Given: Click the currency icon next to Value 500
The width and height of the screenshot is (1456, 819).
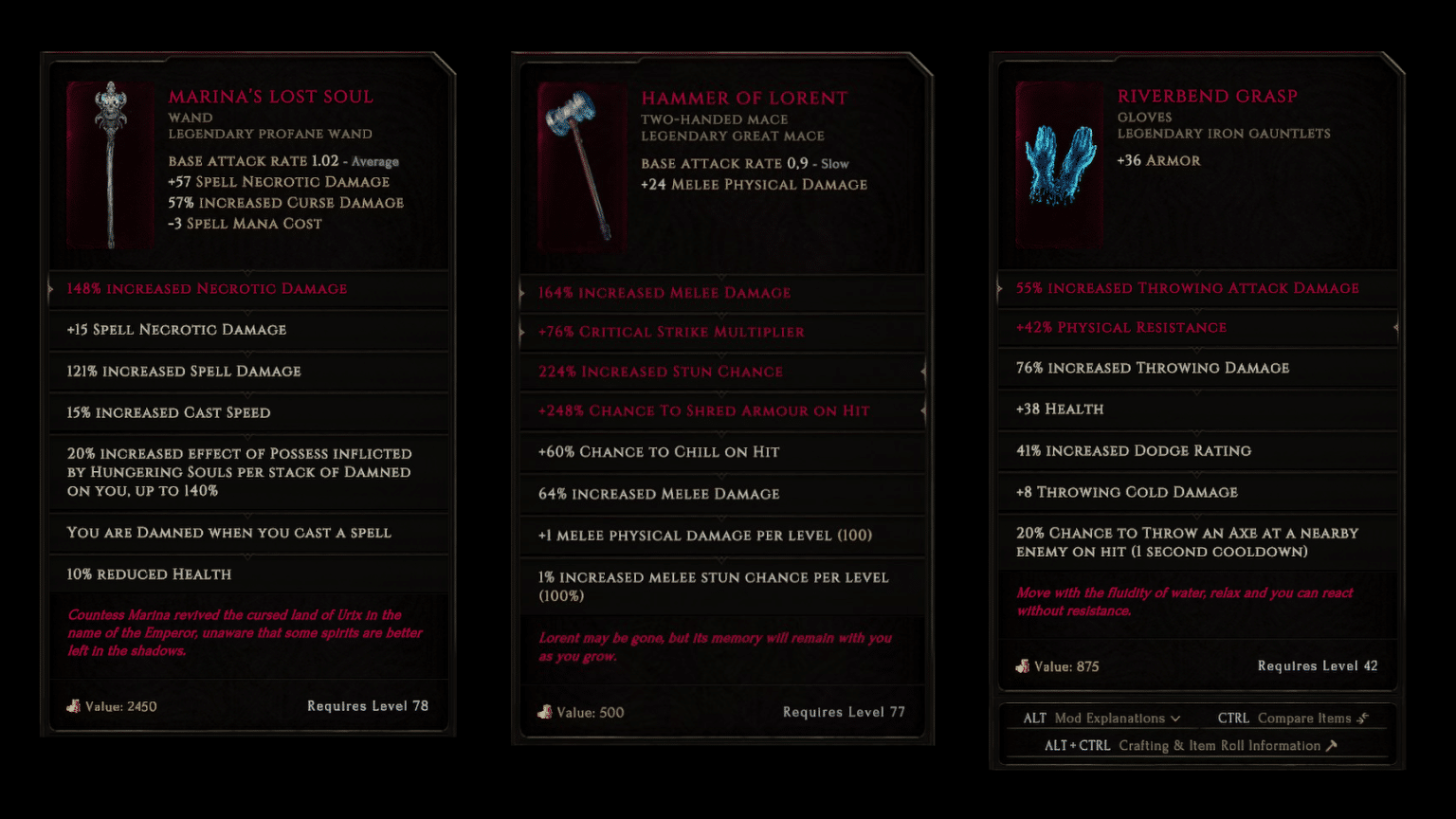Looking at the screenshot, I should [546, 712].
